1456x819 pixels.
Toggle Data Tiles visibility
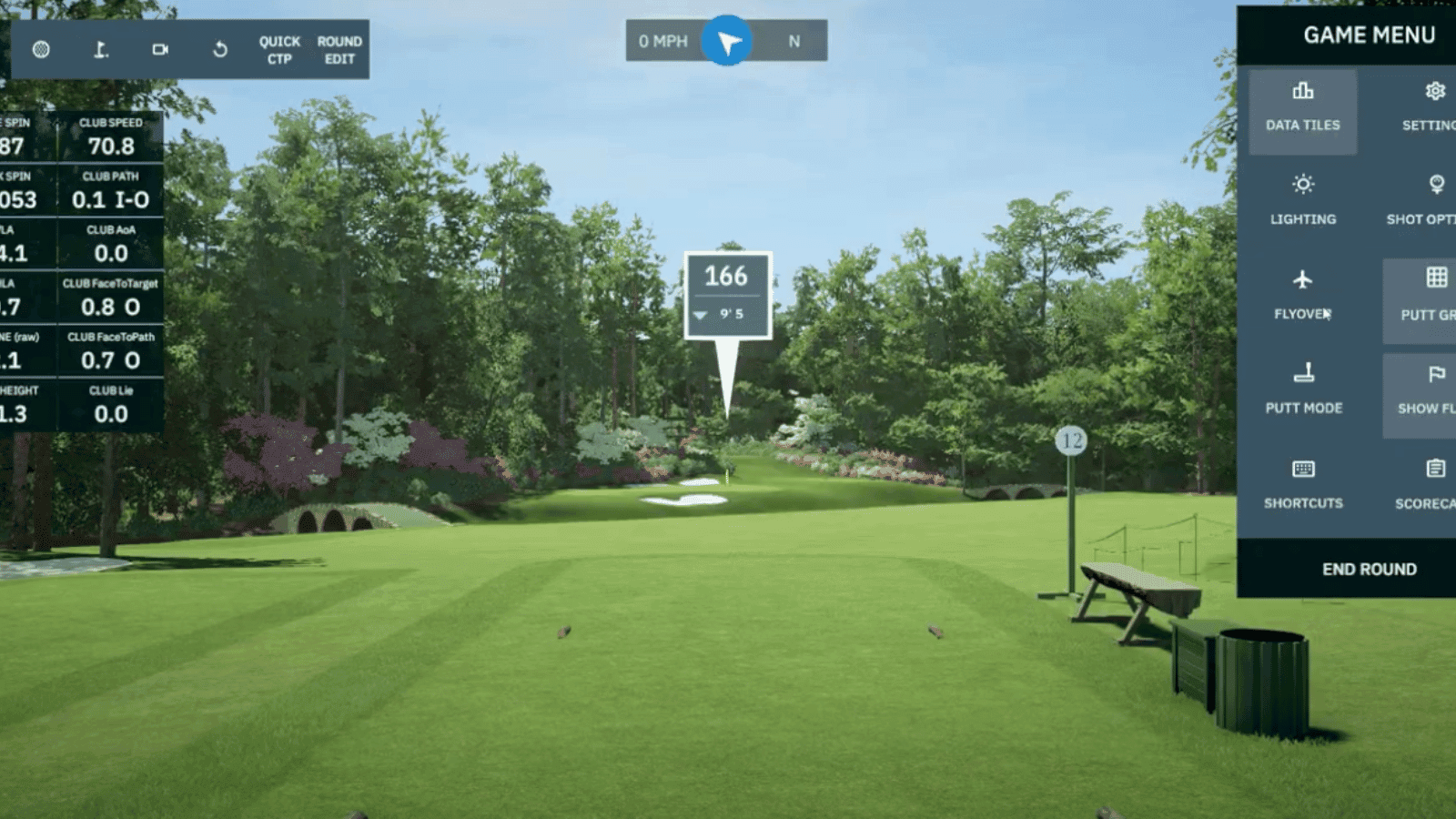[x=1303, y=107]
